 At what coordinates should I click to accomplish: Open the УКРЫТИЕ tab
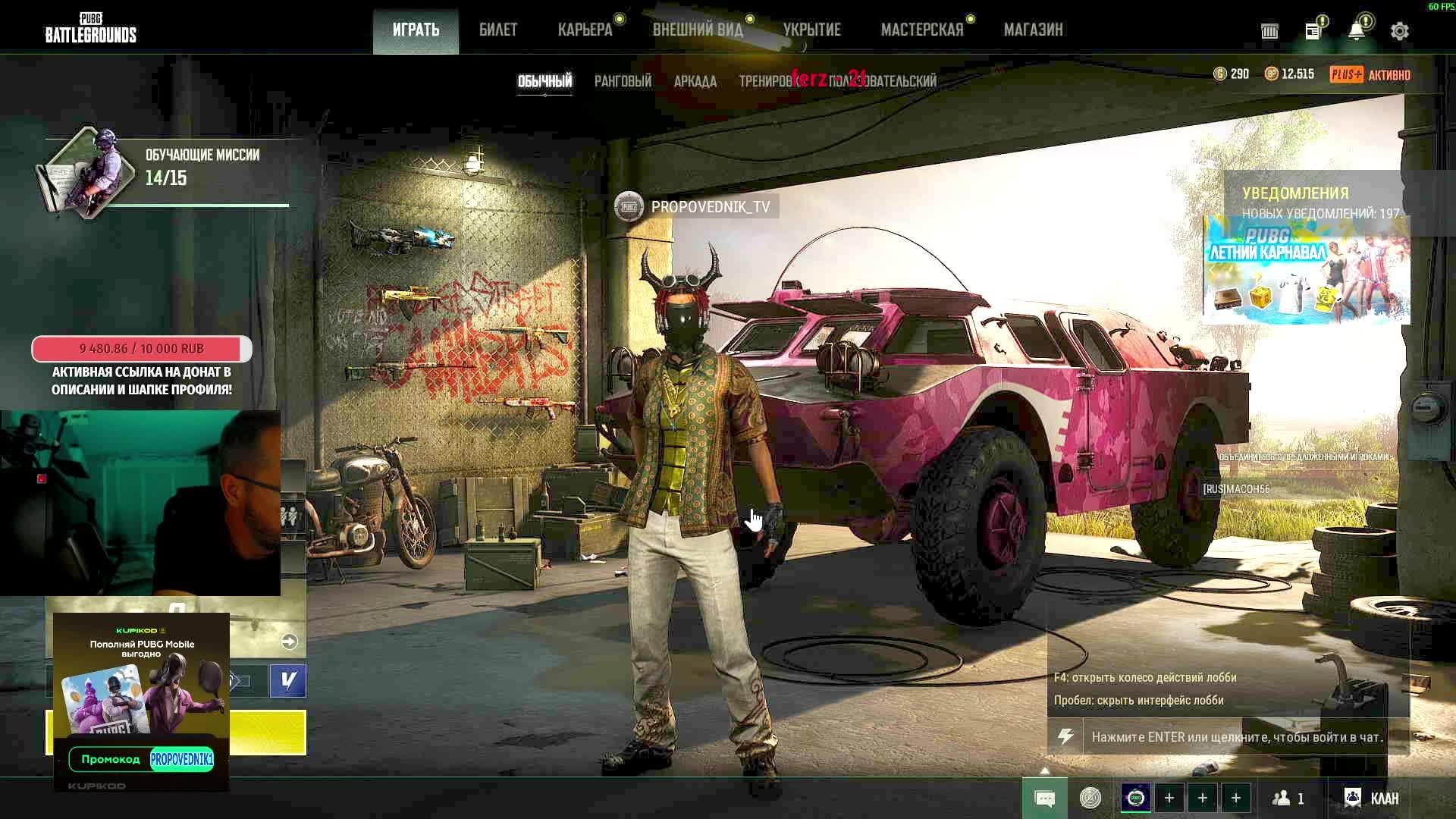coord(811,30)
